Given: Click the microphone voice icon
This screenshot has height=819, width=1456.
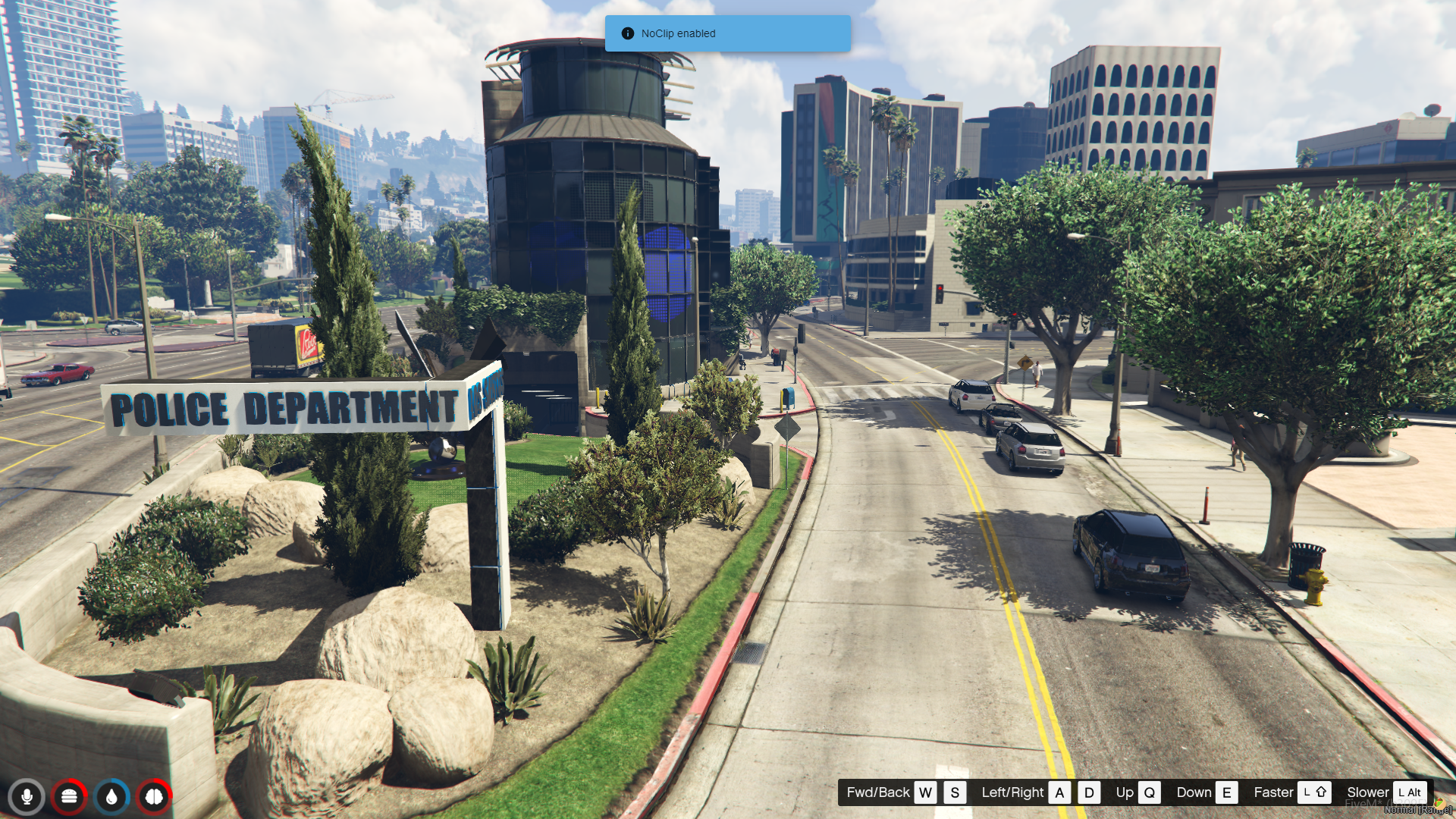Looking at the screenshot, I should pos(27,797).
